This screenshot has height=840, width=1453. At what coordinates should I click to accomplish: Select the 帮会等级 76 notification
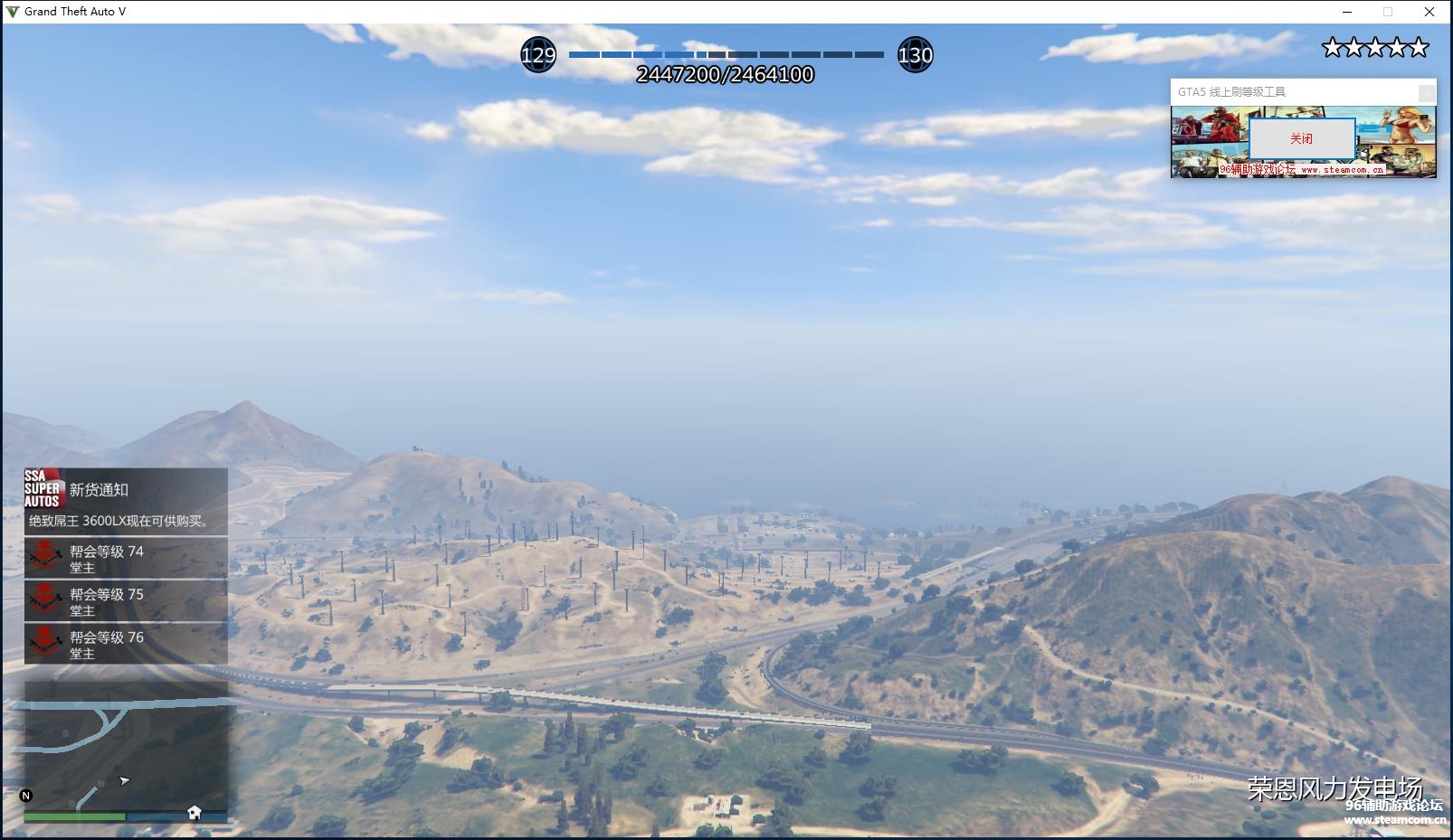point(126,644)
